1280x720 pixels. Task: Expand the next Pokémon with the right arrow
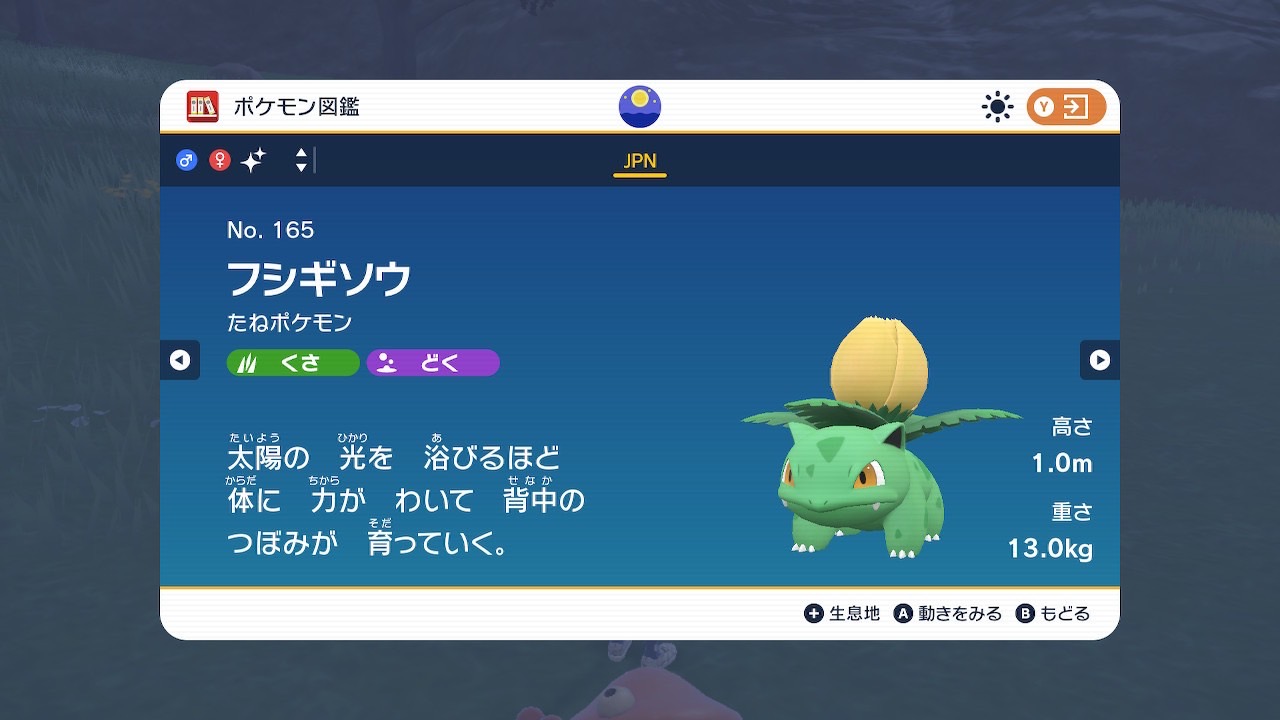[x=1100, y=360]
